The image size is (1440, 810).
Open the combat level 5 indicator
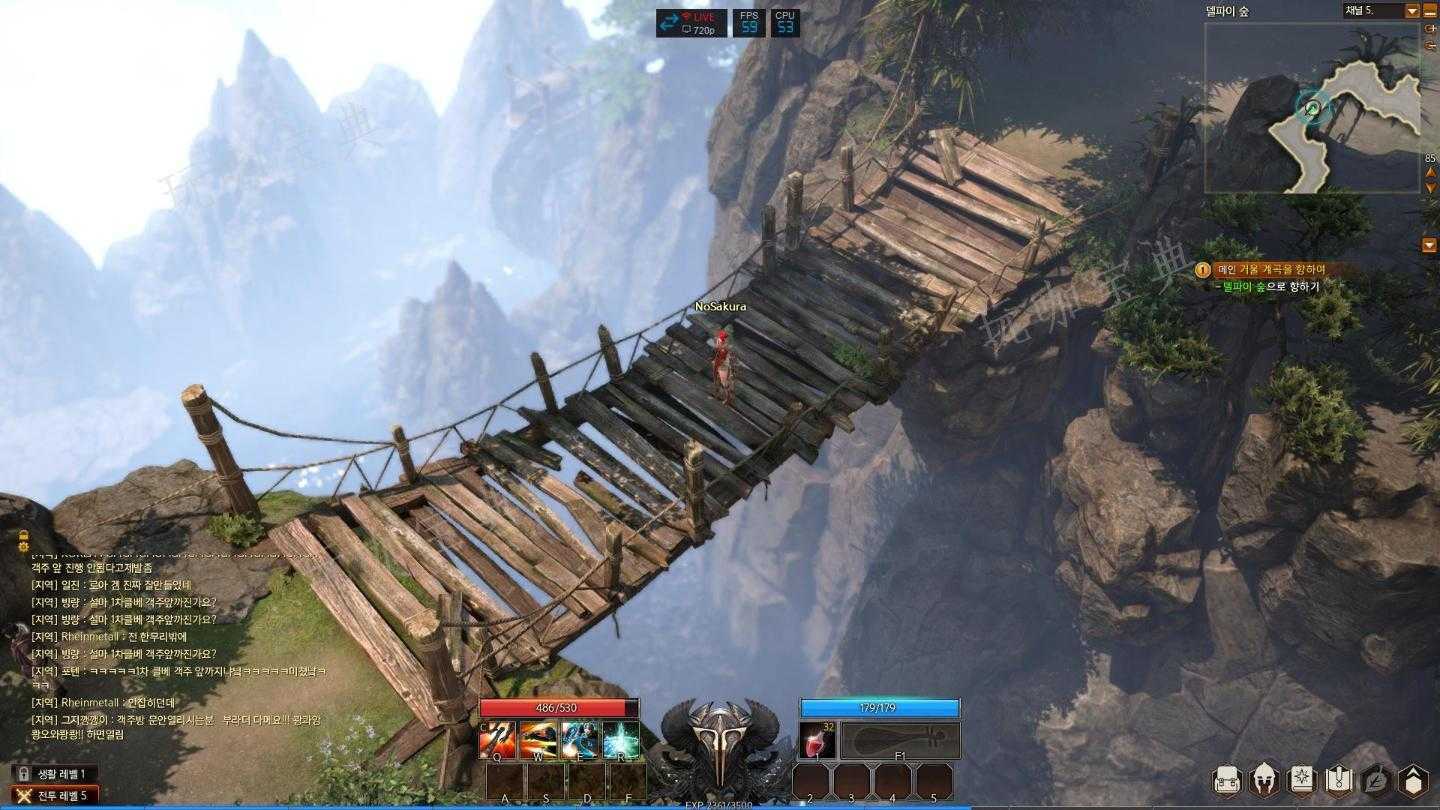(58, 795)
